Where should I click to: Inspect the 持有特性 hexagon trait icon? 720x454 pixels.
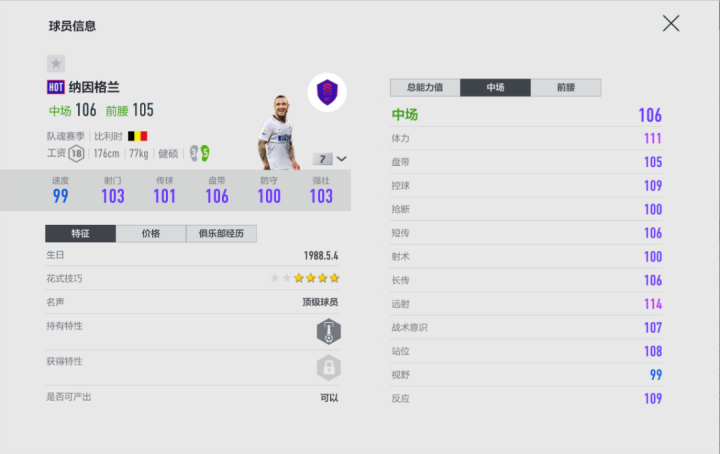click(x=328, y=331)
